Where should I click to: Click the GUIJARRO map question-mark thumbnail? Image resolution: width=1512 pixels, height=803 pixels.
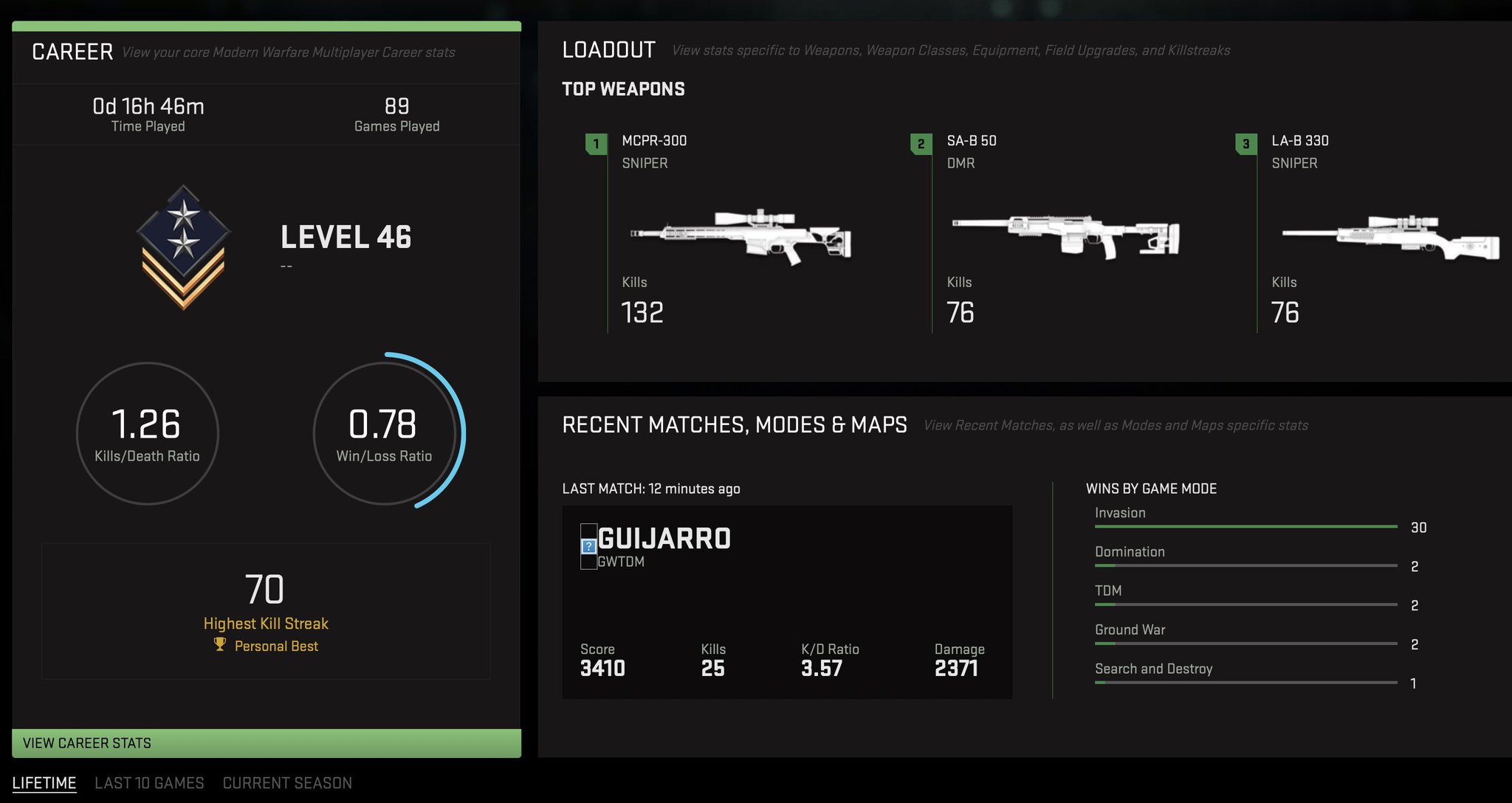(588, 548)
